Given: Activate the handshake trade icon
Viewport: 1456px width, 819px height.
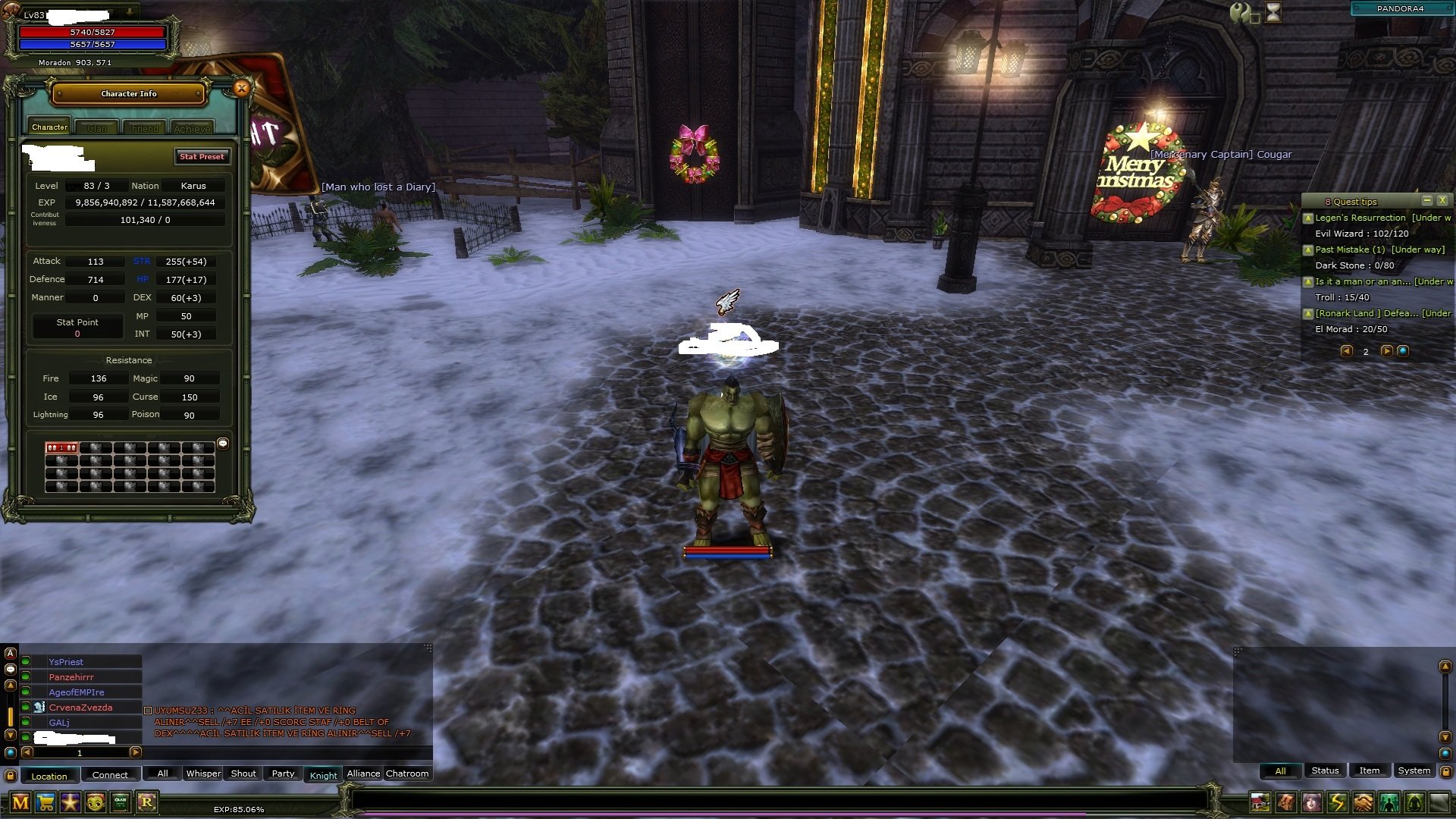Looking at the screenshot, I should tap(1363, 802).
